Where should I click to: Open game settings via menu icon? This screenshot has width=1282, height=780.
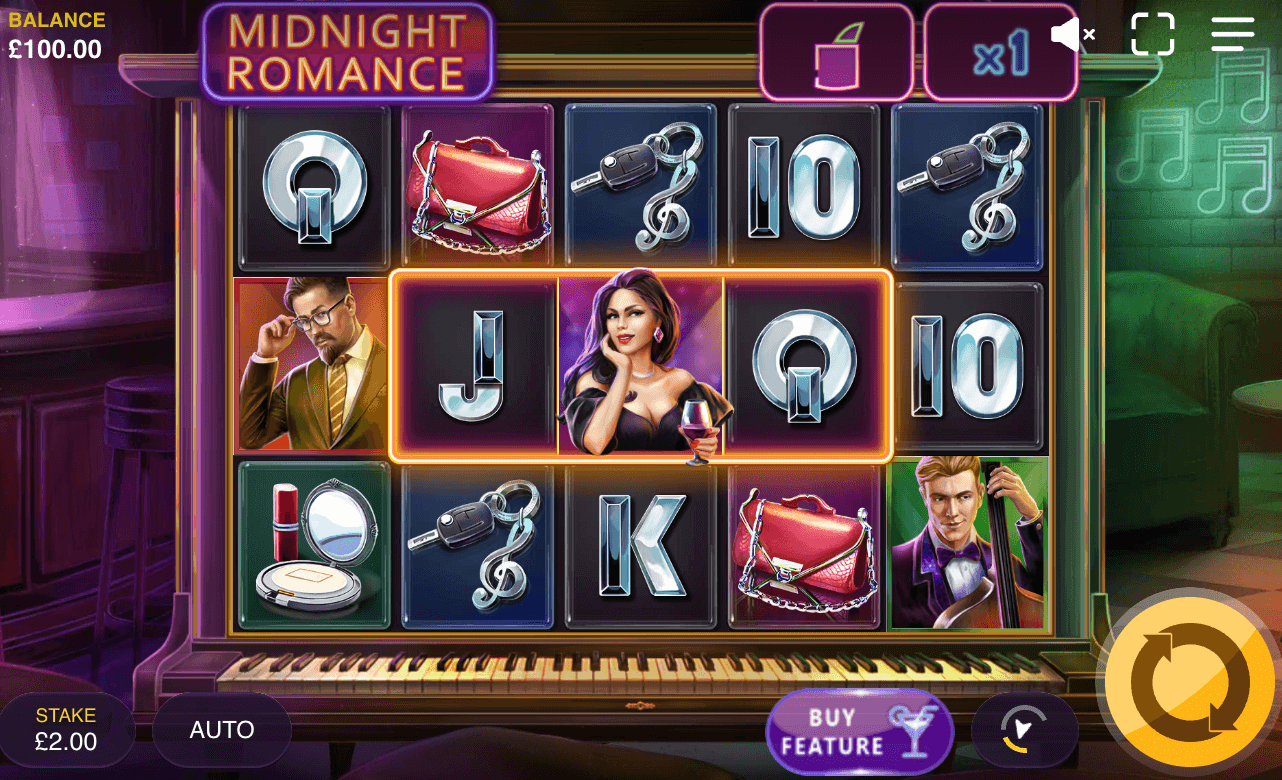click(x=1231, y=33)
